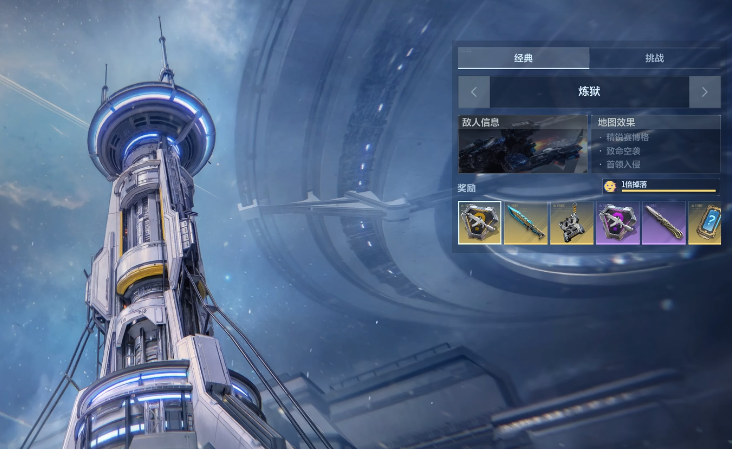
Task: Switch to the 挑战 (Challenge) tab
Action: tap(654, 58)
